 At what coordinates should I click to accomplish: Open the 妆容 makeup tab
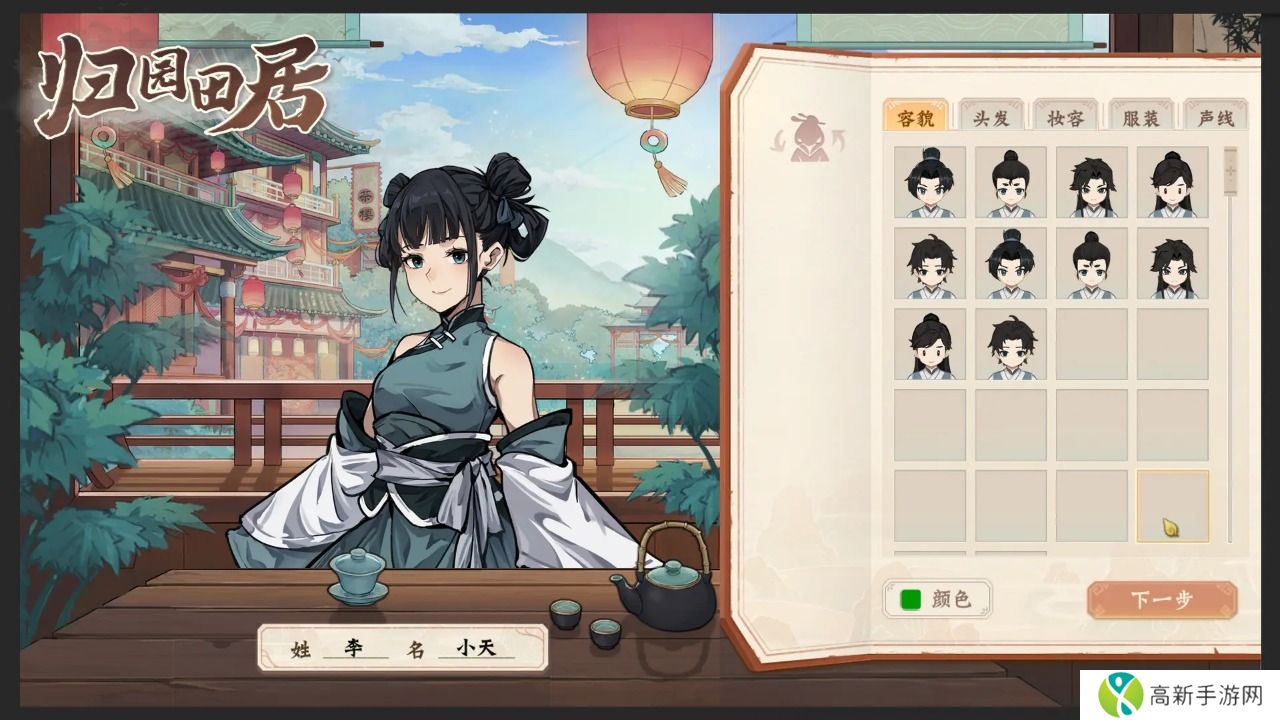click(1069, 116)
